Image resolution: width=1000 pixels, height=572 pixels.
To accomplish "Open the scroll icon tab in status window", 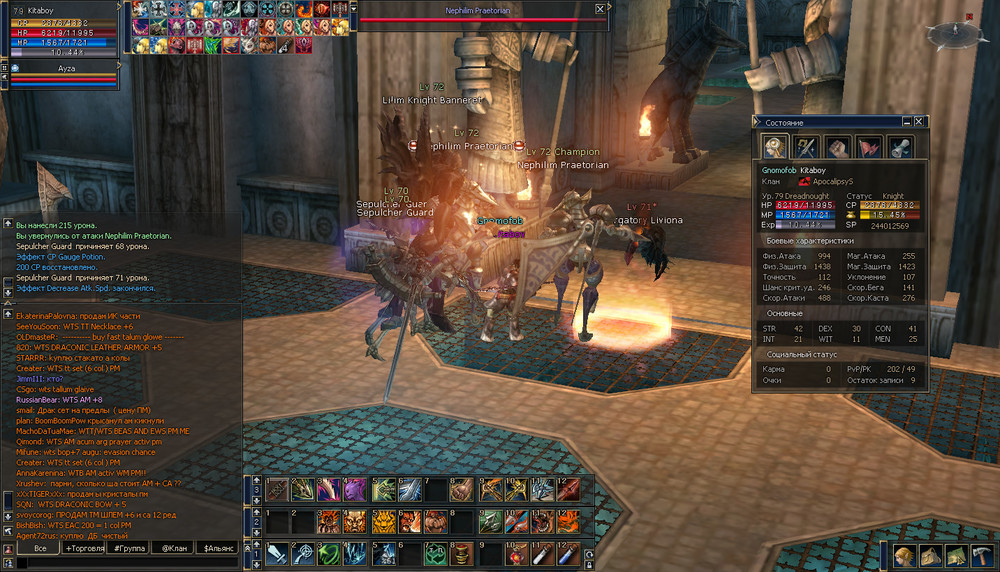I will 900,147.
